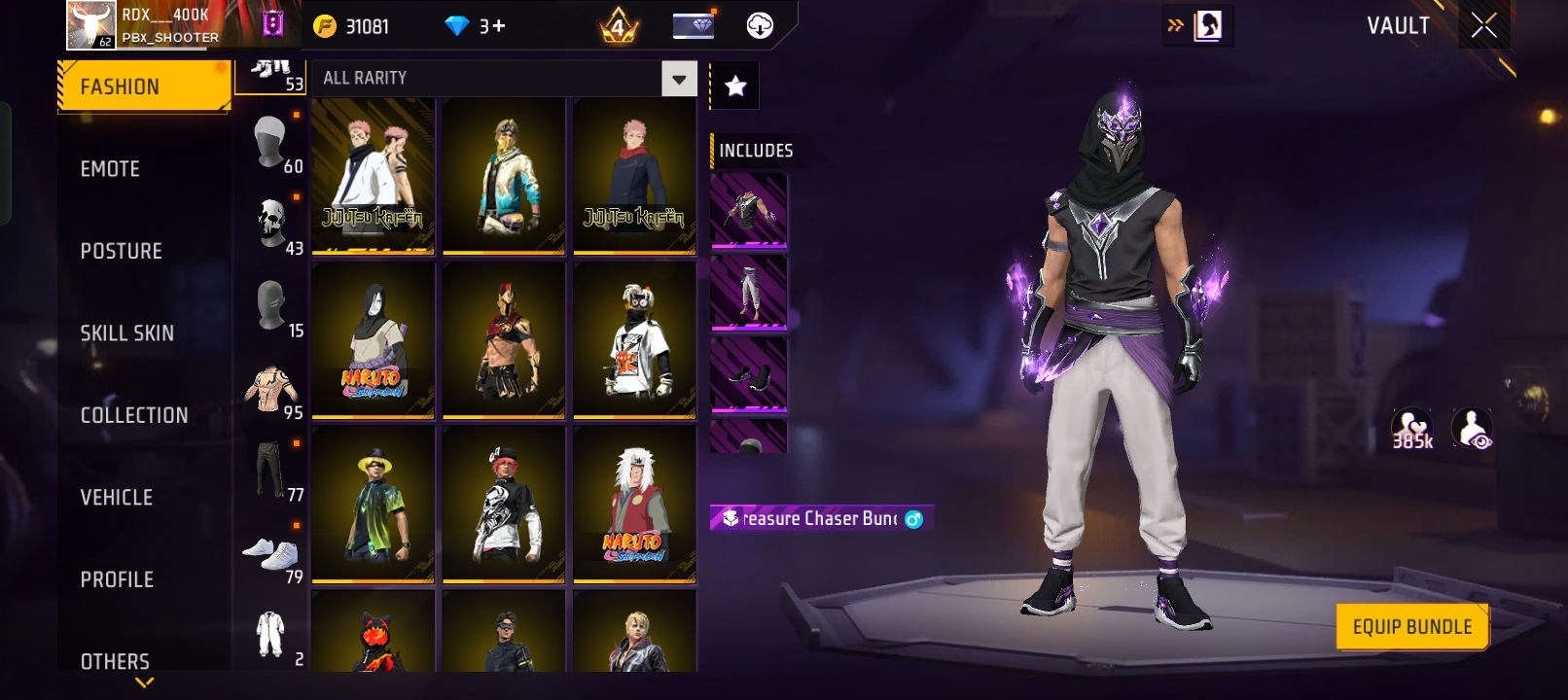Equip the Treasure Chaser bundle

1412,627
